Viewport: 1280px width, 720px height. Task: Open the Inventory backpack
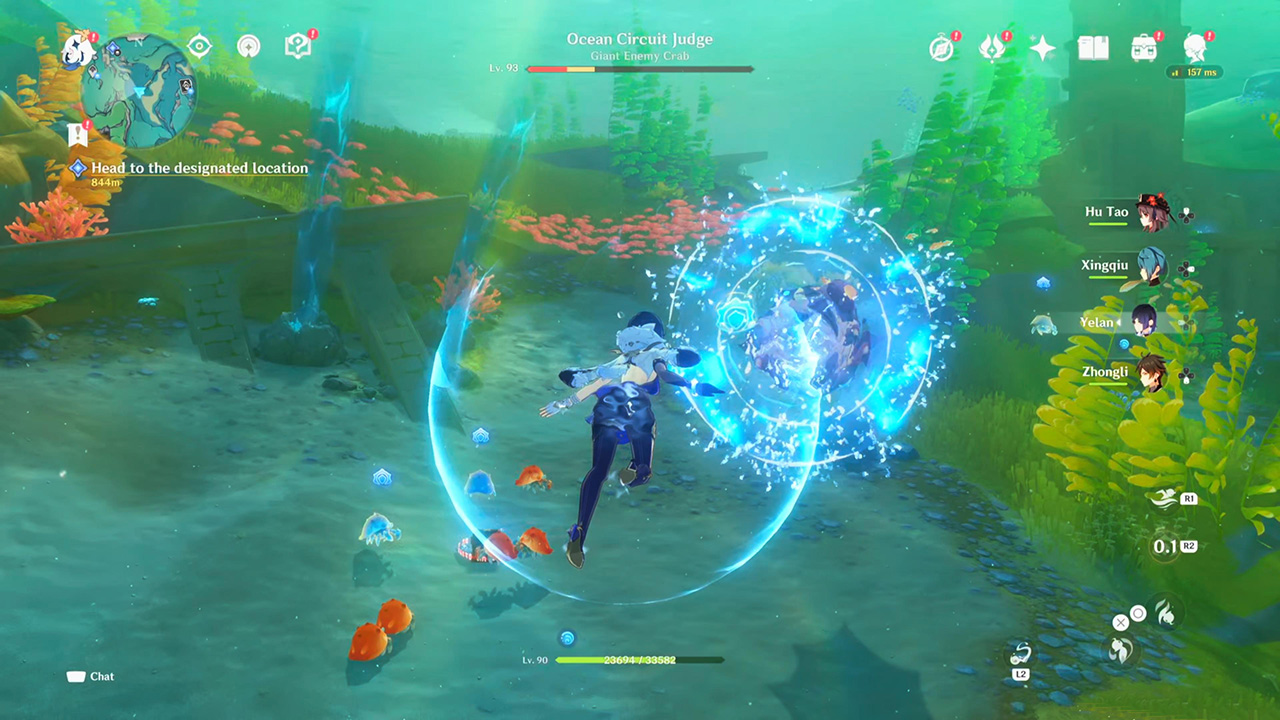click(1144, 46)
